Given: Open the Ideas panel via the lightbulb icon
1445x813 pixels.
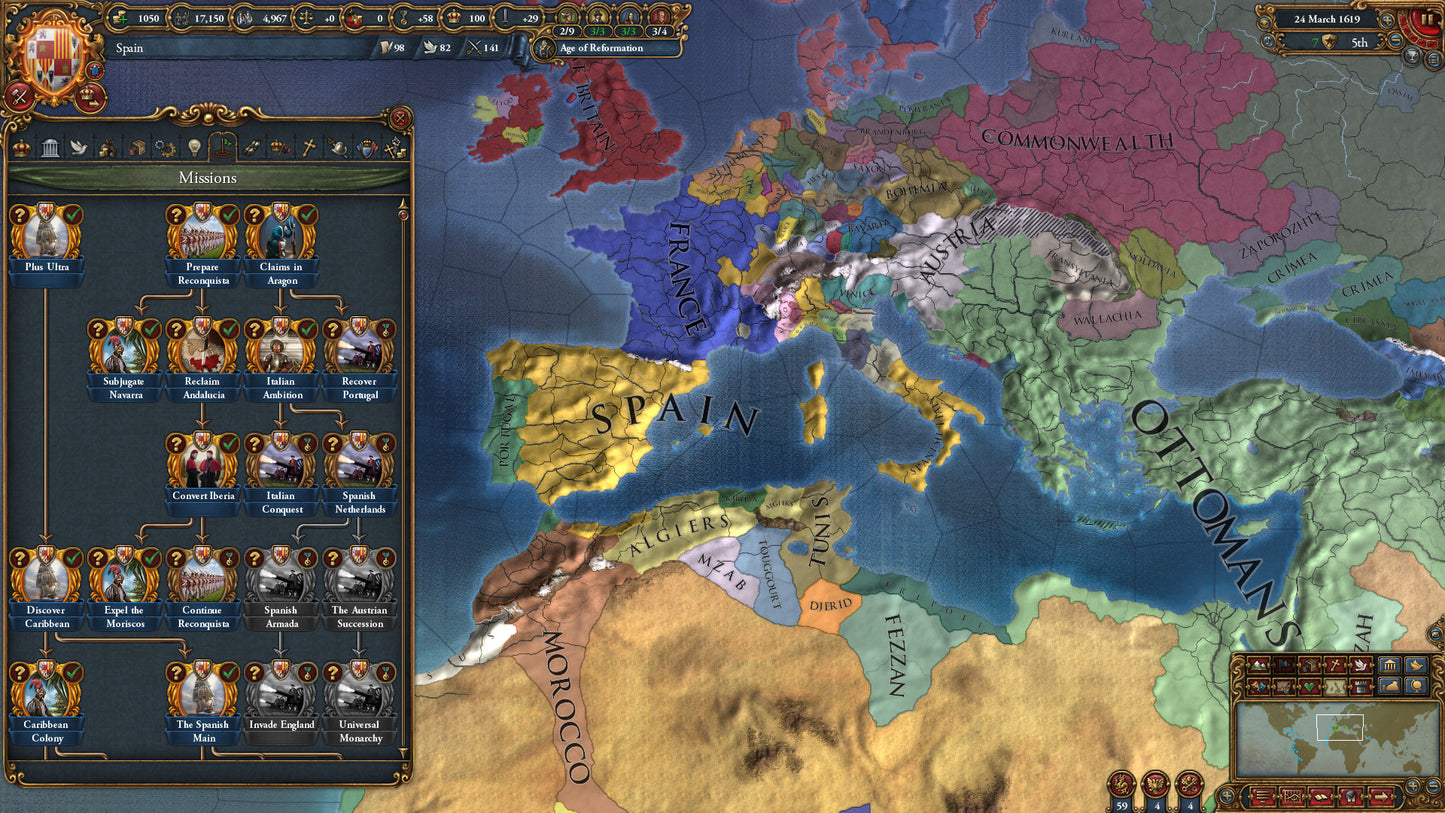Looking at the screenshot, I should coord(193,148).
